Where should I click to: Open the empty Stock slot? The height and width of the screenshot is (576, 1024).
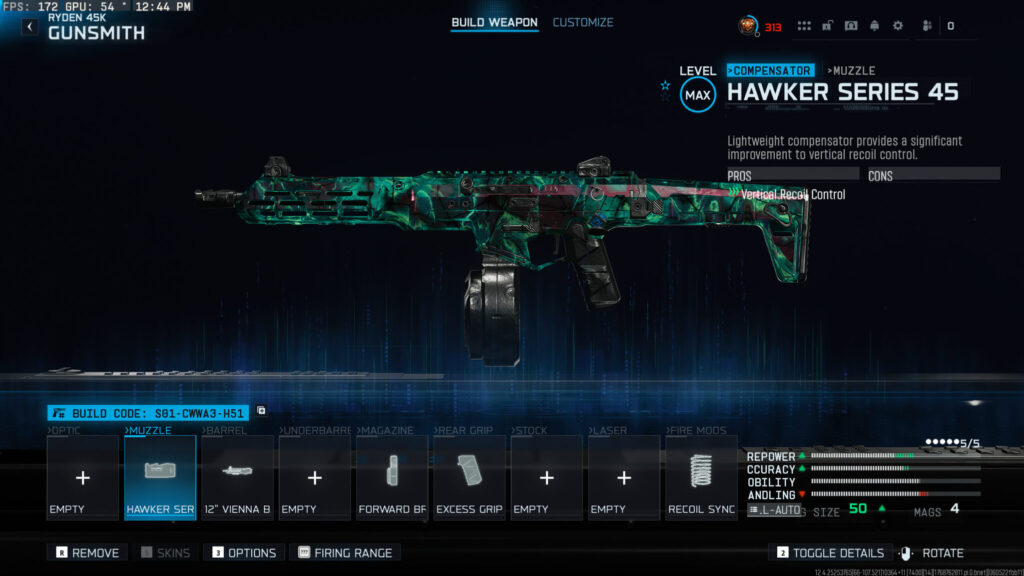[x=546, y=478]
